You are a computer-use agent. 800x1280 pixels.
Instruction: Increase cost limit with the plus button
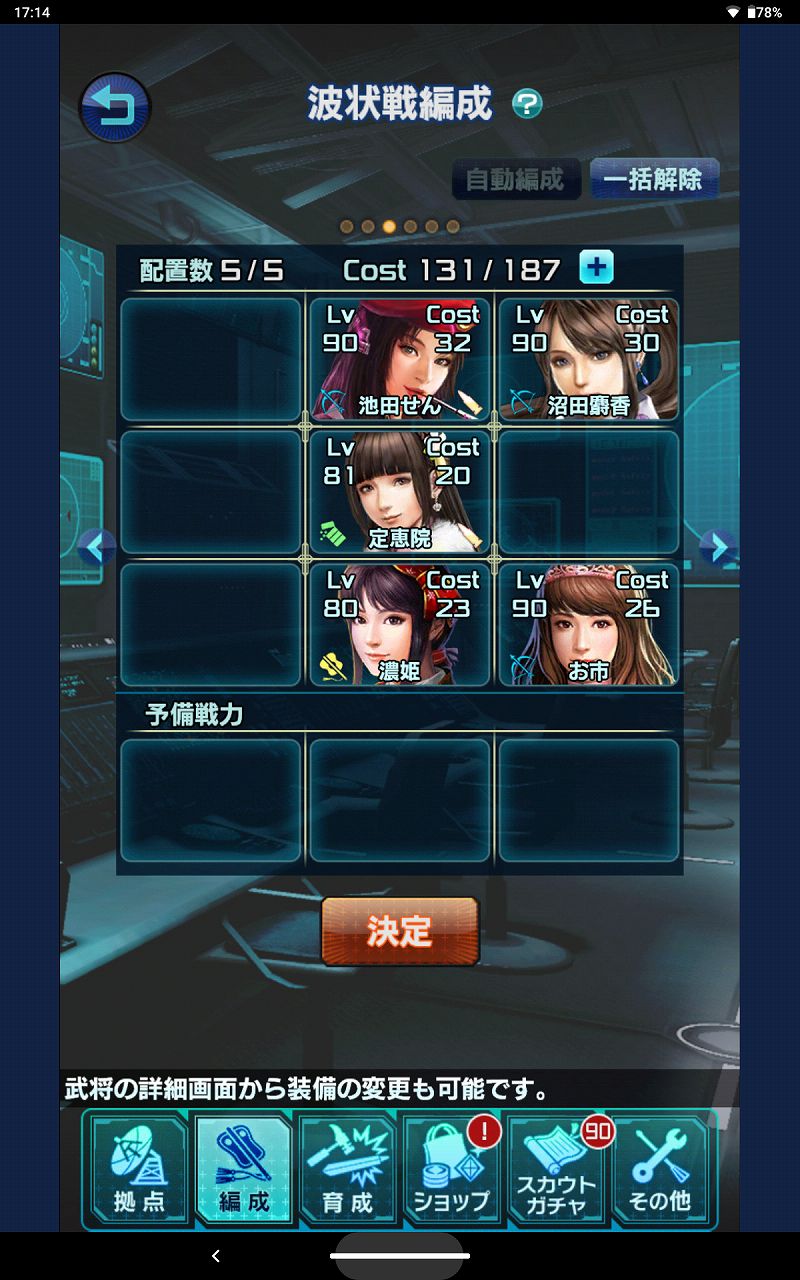point(597,268)
